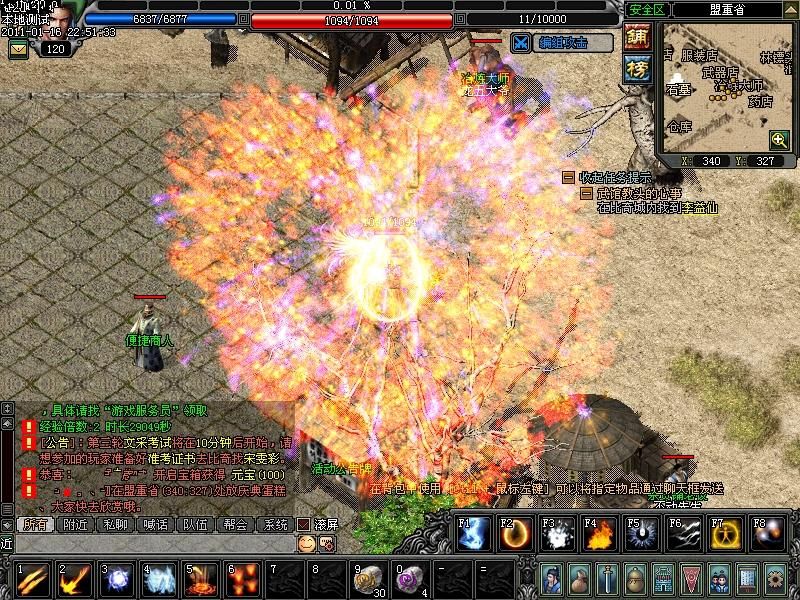Zoom in the minimap with the magnifier
Screen dimensions: 800x600
tap(778, 139)
